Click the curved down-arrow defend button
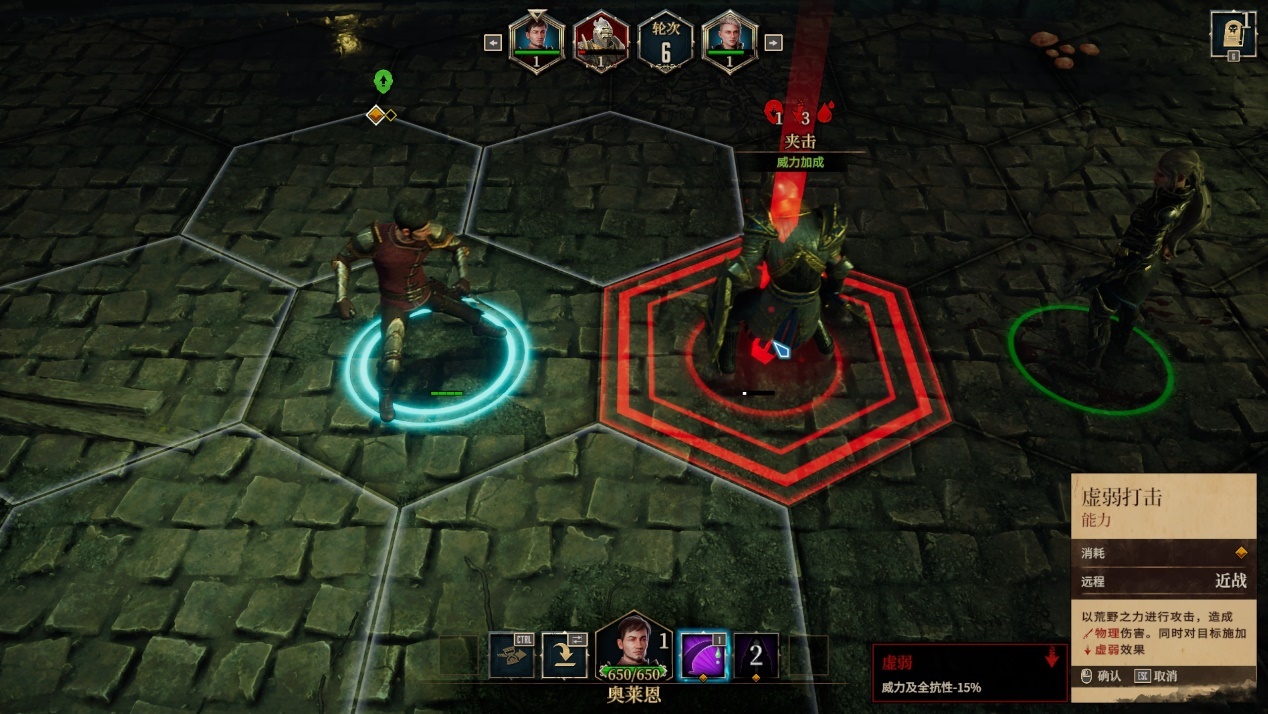The width and height of the screenshot is (1268, 714). pos(564,655)
